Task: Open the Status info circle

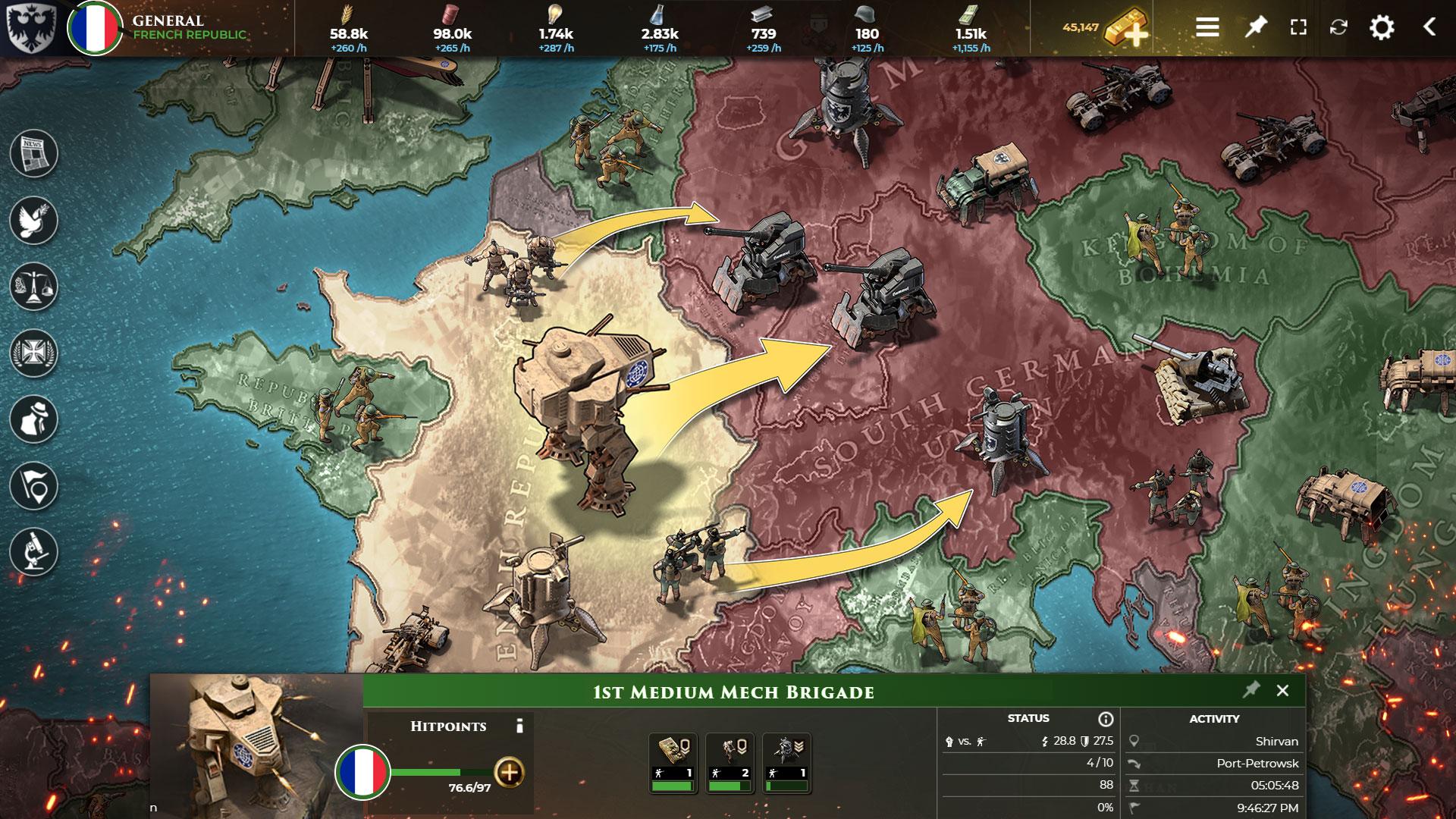Action: tap(1106, 719)
